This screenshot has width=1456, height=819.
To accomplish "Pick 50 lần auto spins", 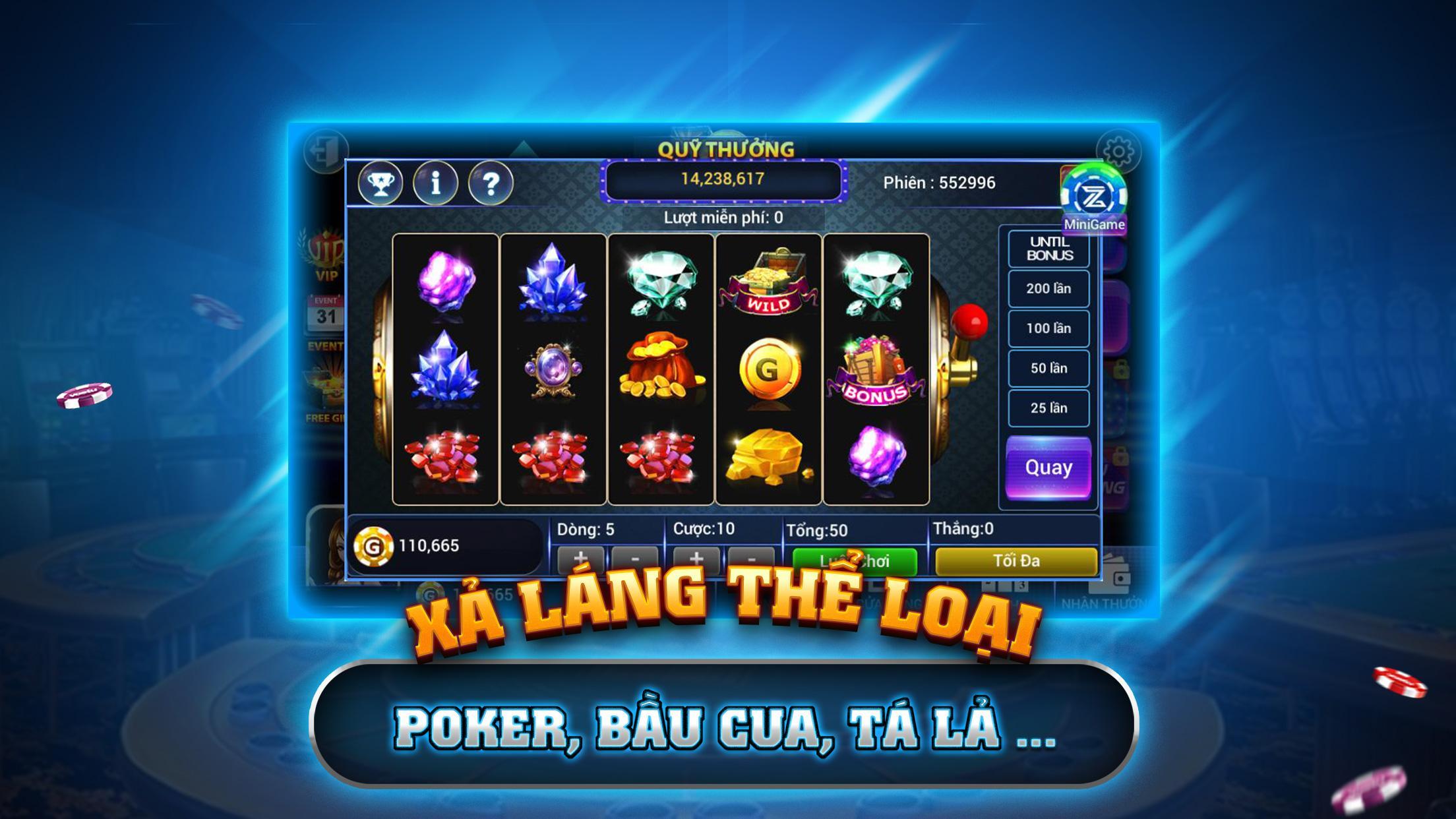I will (x=1048, y=368).
